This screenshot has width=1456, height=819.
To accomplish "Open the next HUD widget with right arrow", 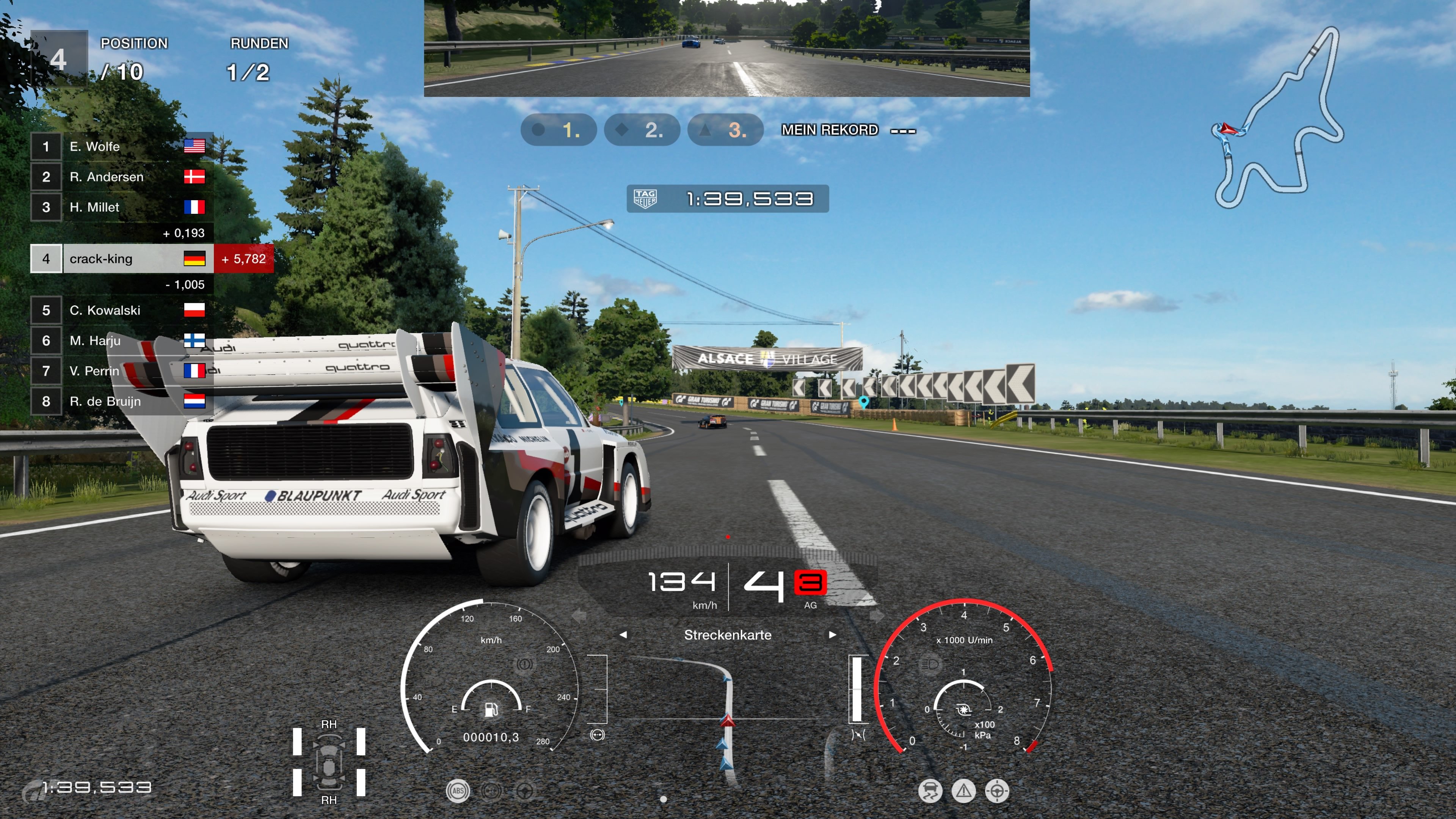I will (x=833, y=635).
